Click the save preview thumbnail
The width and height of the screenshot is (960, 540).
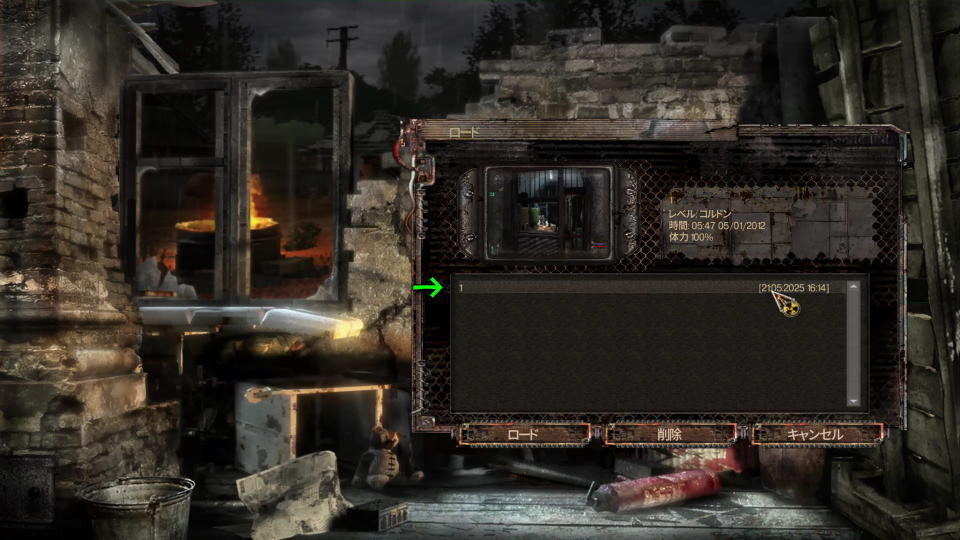pos(548,213)
